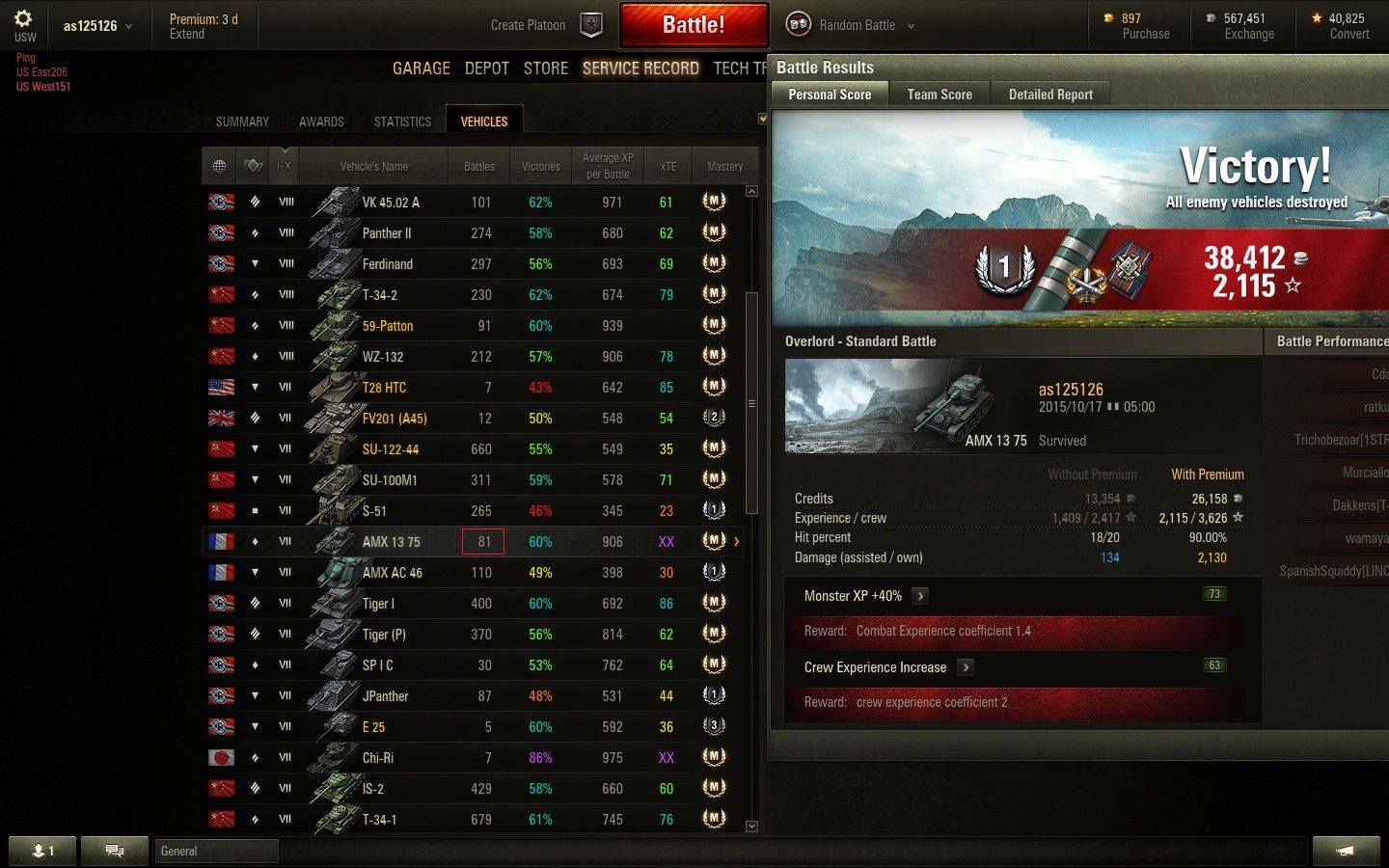1389x868 pixels.
Task: Select the AMX 13 75 vehicle row
Action: pos(391,542)
